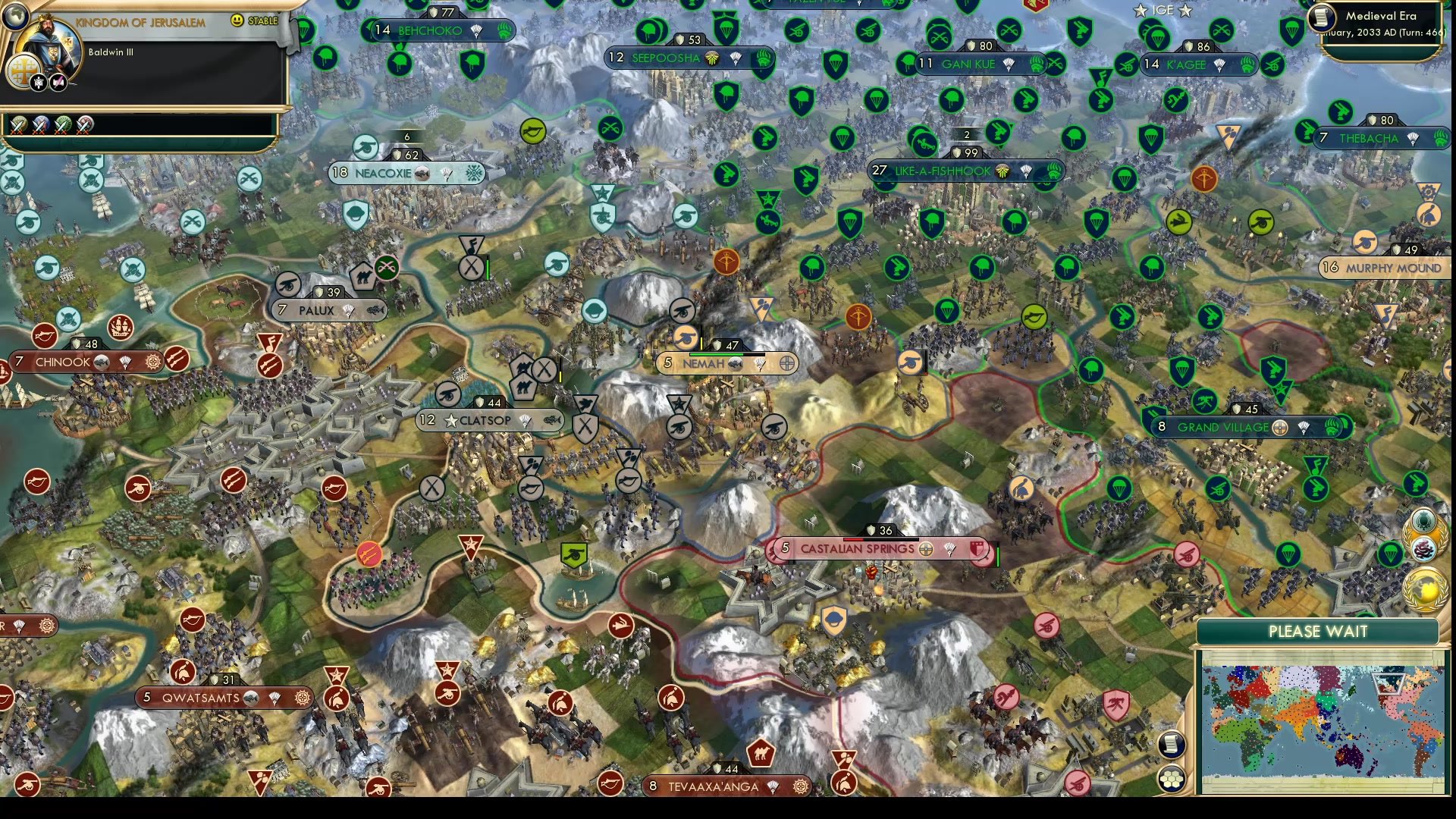Click the camel icon above Tevaaxa'anga's banner
The image size is (1456, 819).
coord(762,755)
